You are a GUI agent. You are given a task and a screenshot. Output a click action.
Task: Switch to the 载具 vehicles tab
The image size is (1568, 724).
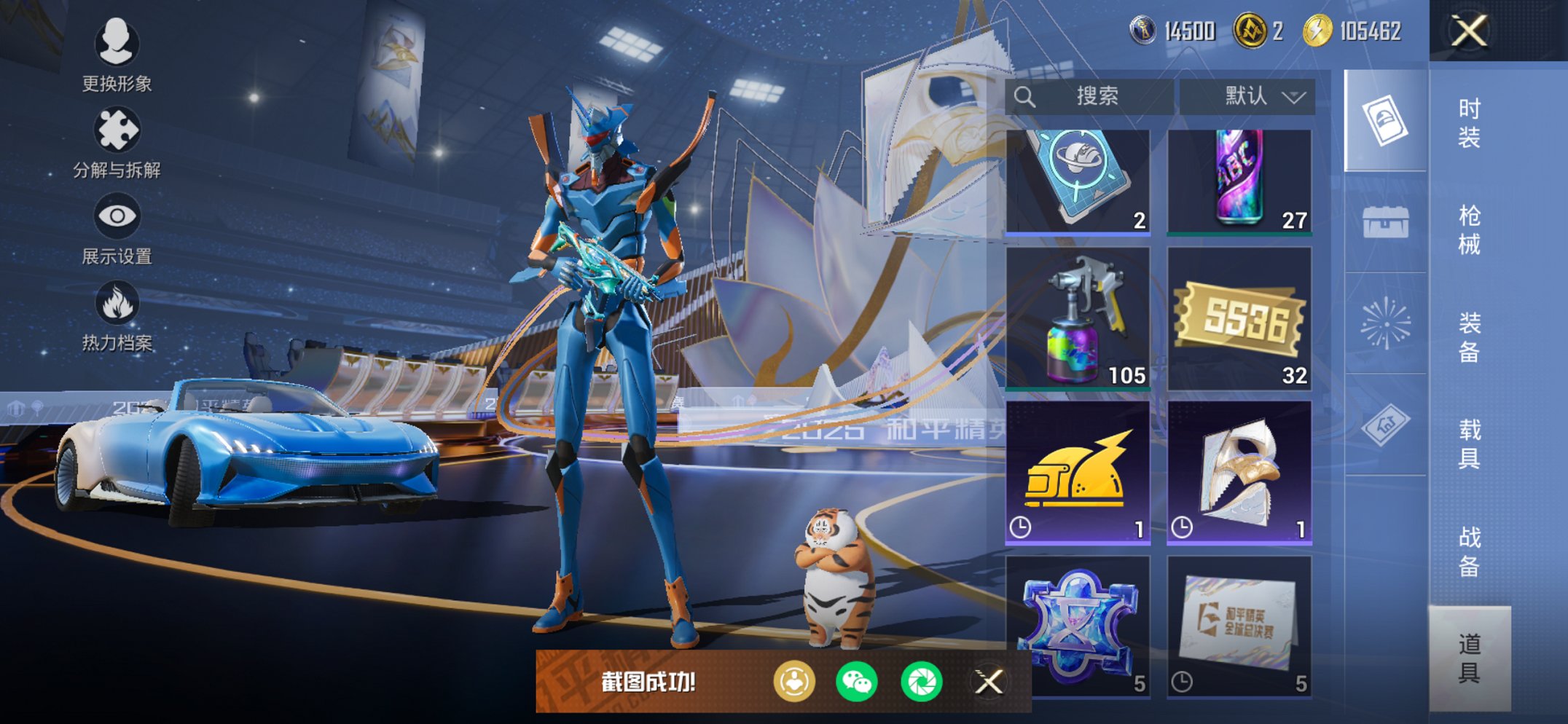click(1469, 444)
